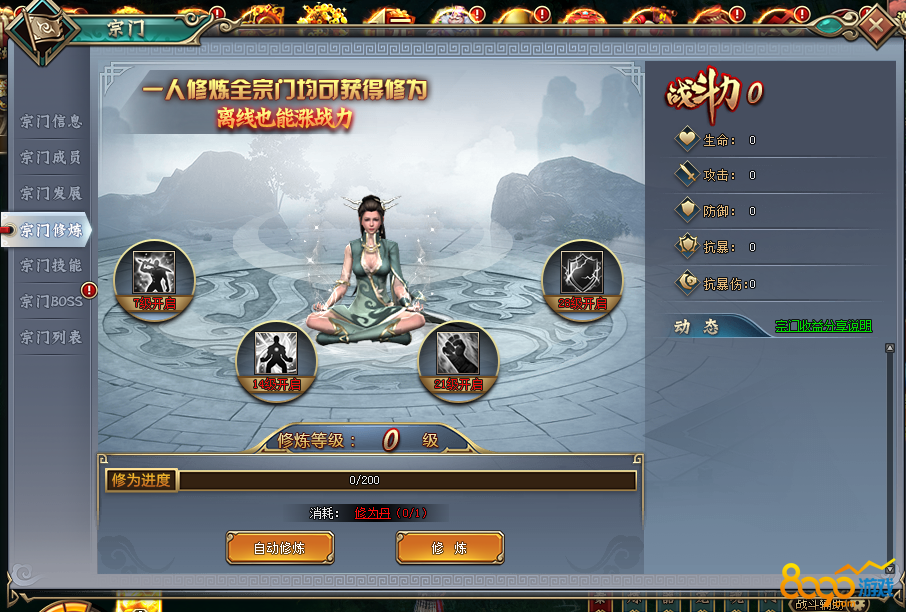The width and height of the screenshot is (906, 612).
Task: Click the 修炼 cultivate button
Action: [450, 548]
